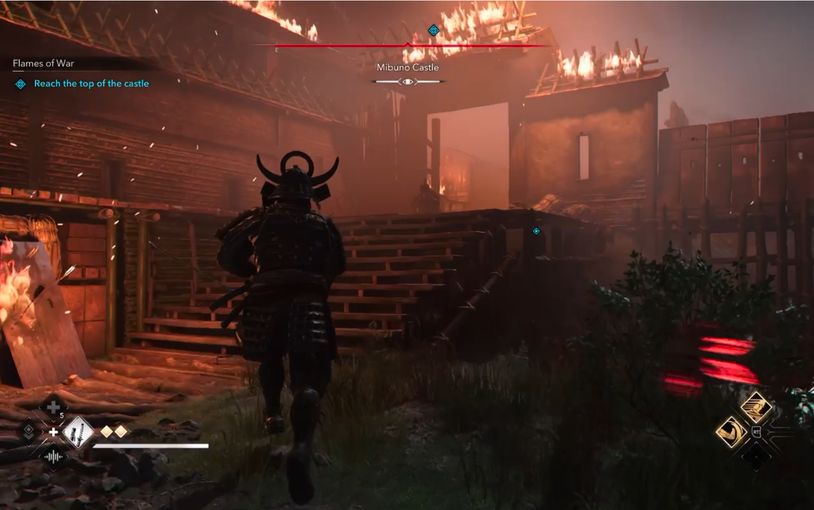Select the 'Reach the top of the castle' objective
This screenshot has width=814, height=510.
tap(91, 84)
